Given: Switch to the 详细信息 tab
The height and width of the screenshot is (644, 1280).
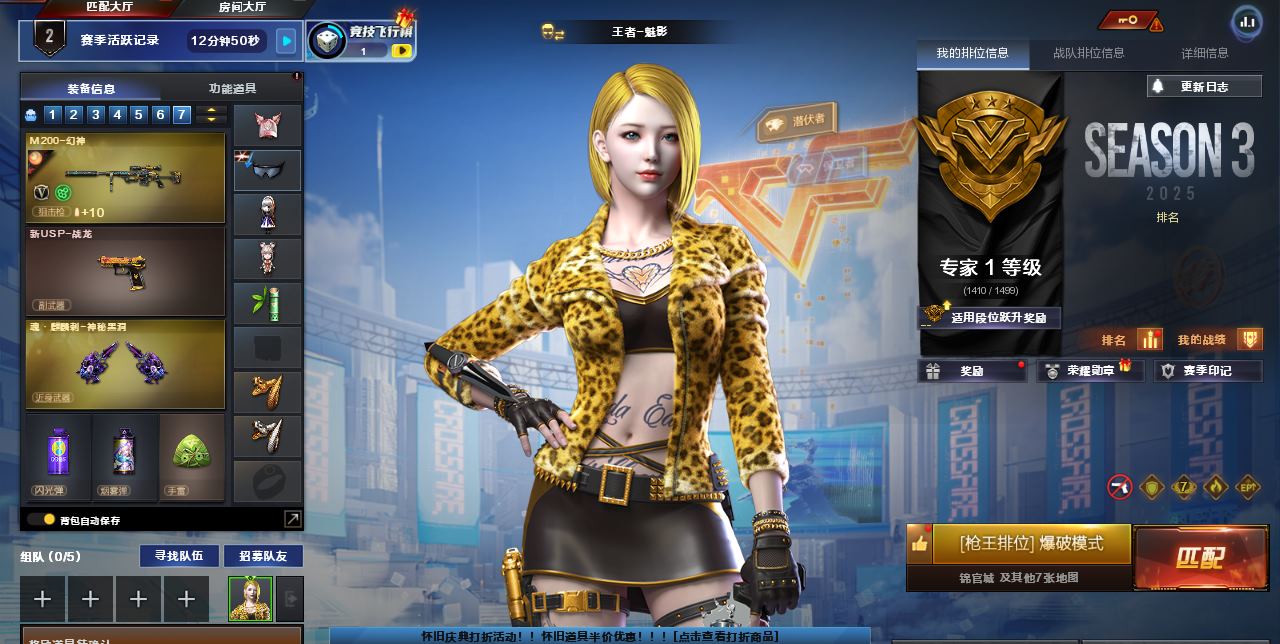Looking at the screenshot, I should coord(1204,53).
